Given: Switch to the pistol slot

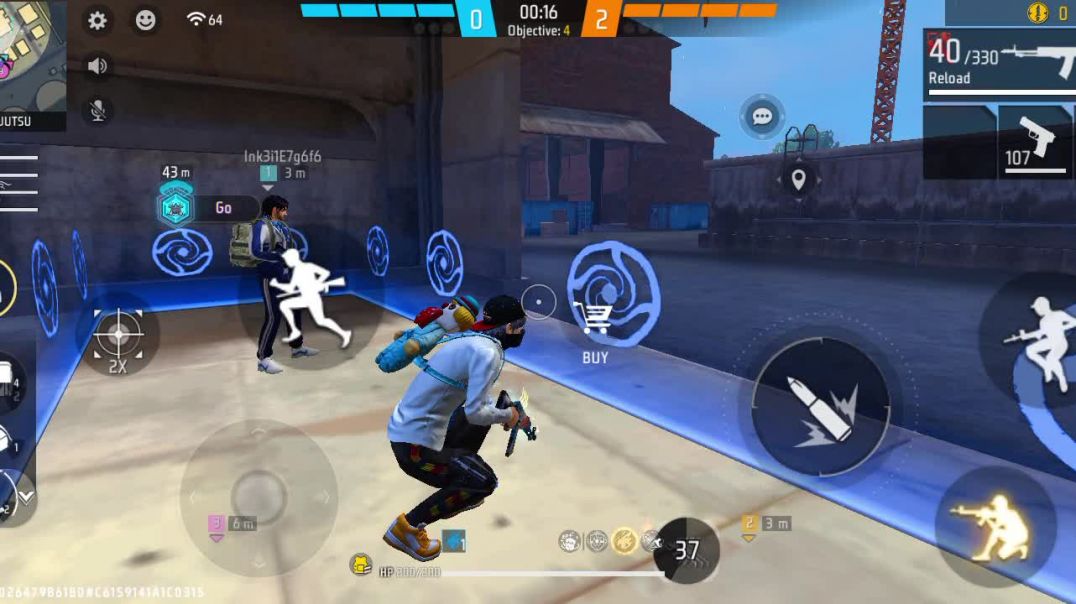Looking at the screenshot, I should (x=1035, y=142).
